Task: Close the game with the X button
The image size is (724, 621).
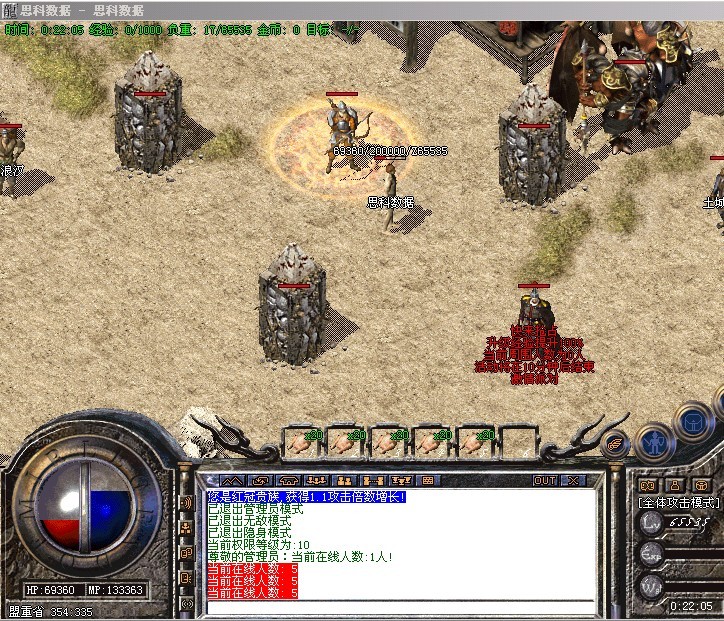Action: click(573, 480)
